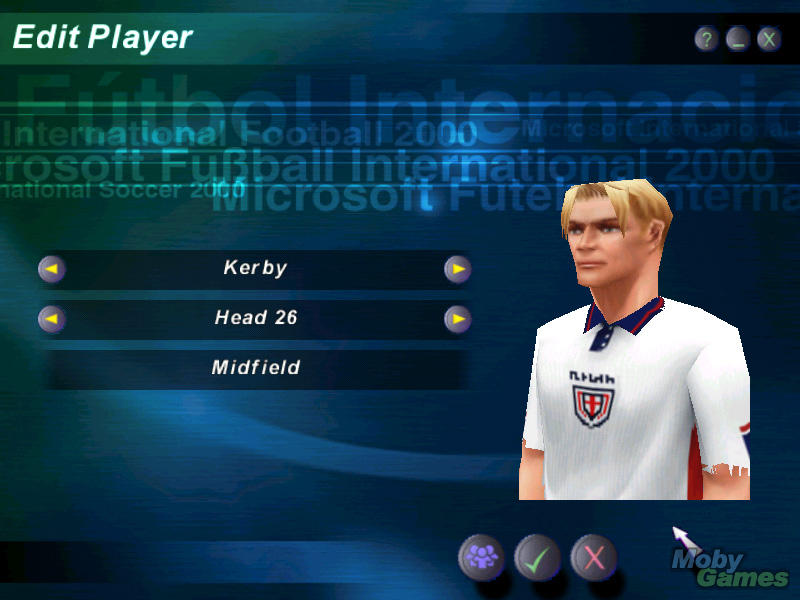Screen dimensions: 800x600
Task: Open help with the question mark button
Action: tap(707, 40)
